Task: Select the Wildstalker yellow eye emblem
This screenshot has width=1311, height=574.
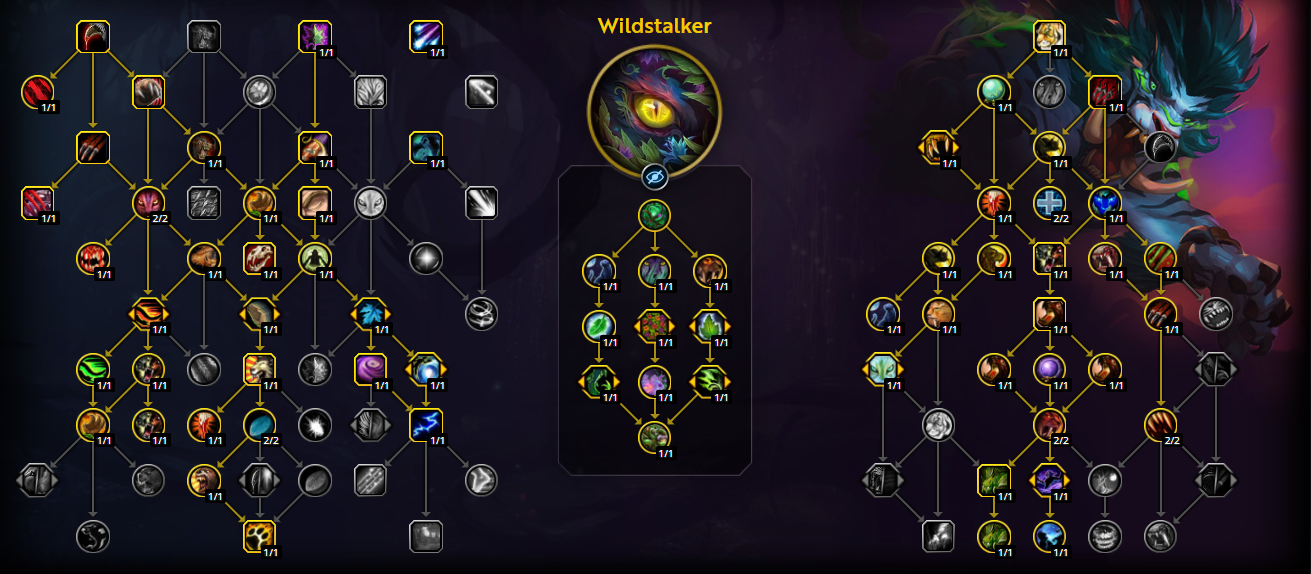Action: (x=654, y=108)
